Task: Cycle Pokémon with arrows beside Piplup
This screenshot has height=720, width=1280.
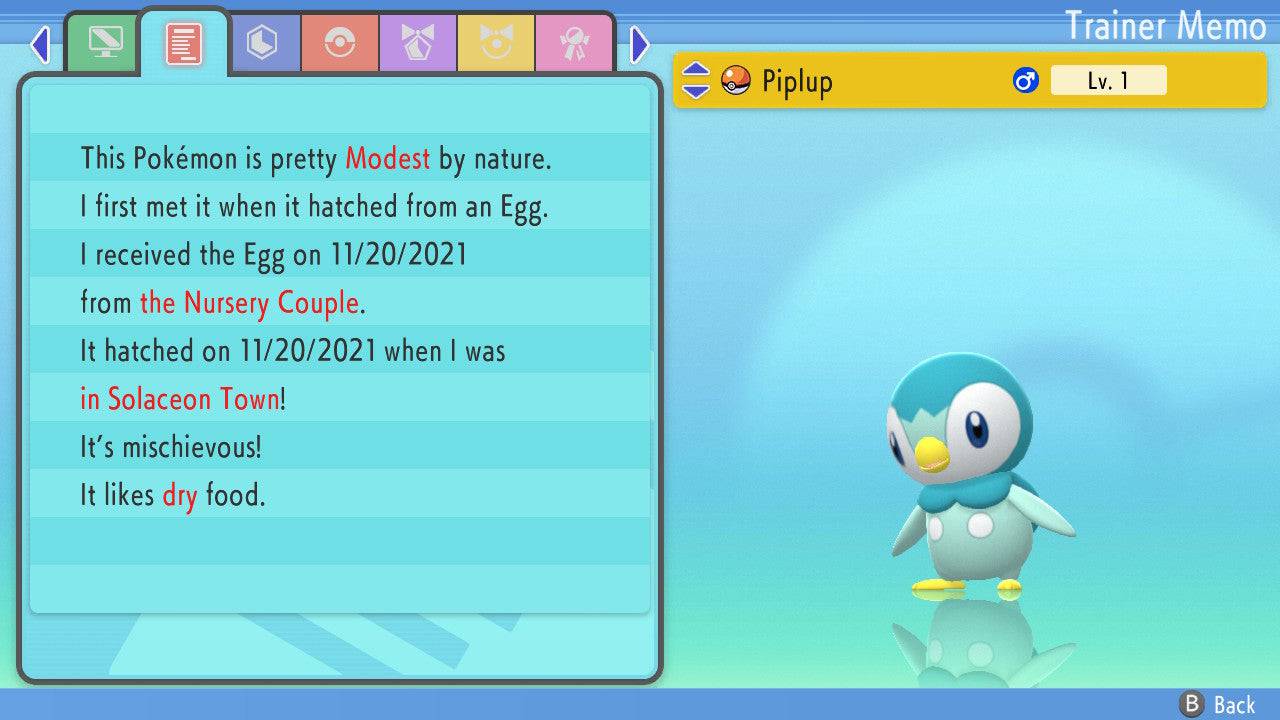Action: [696, 81]
